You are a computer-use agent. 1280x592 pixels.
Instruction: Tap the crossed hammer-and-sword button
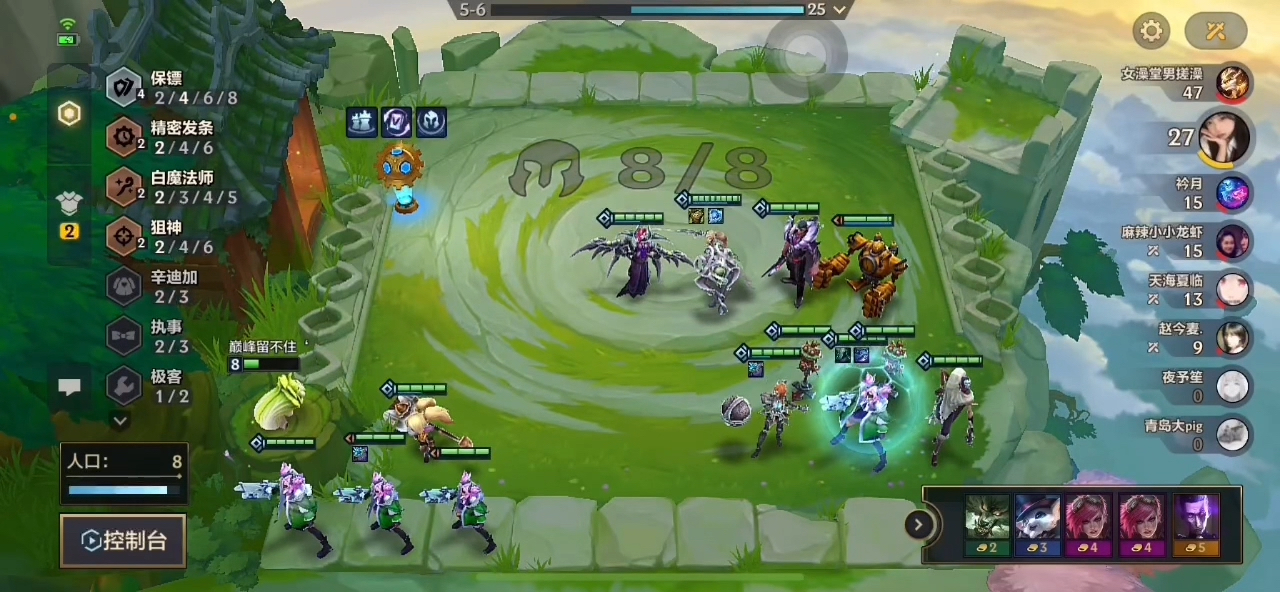point(1215,31)
